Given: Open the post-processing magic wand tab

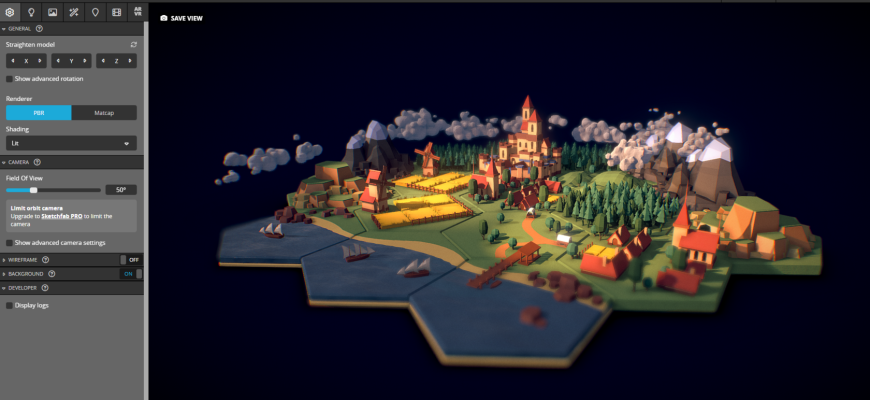Looking at the screenshot, I should [74, 12].
